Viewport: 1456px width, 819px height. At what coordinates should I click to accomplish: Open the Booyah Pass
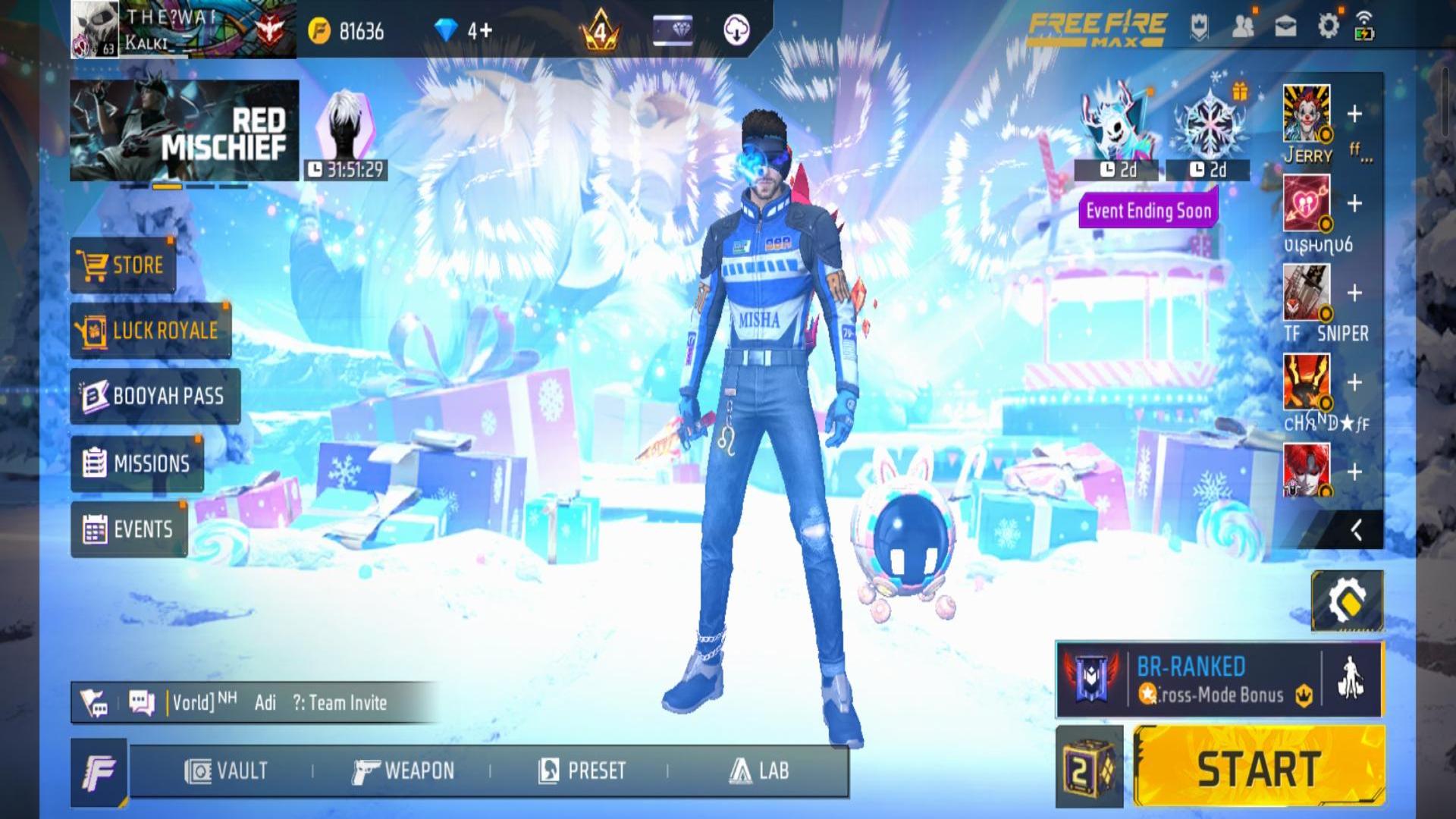(155, 396)
